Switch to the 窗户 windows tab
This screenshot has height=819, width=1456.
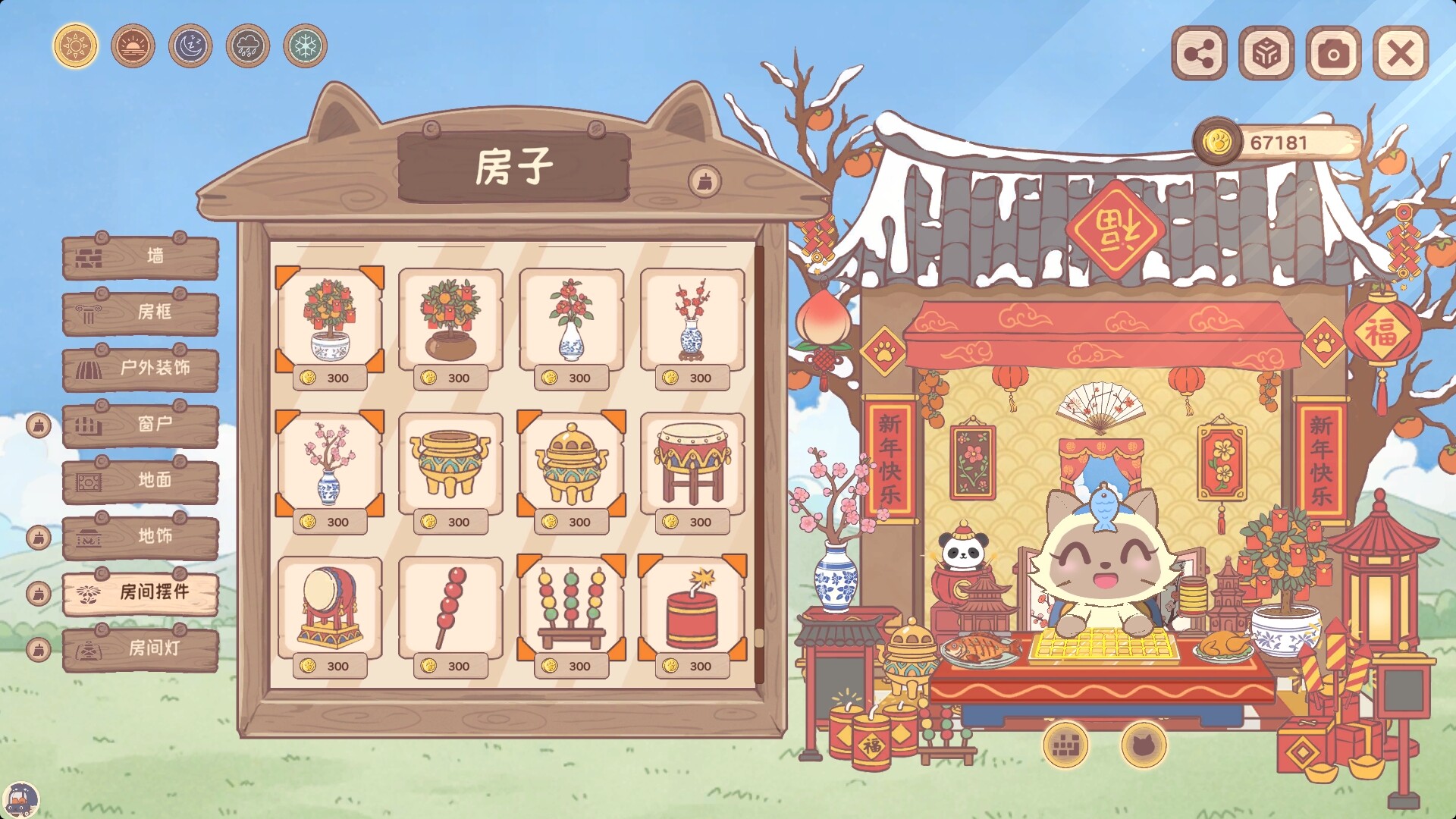140,425
